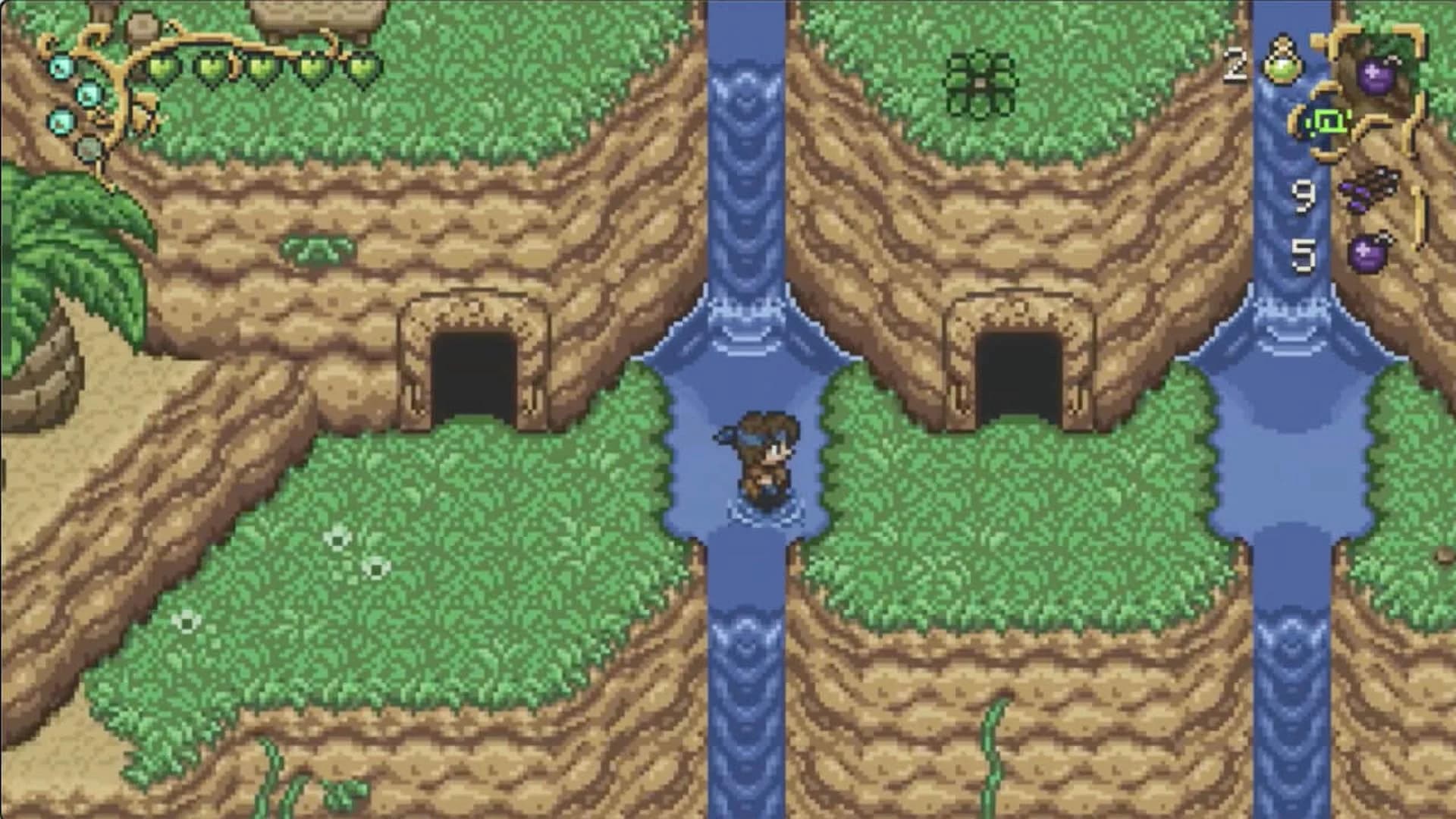Screen dimensions: 1456x819
Task: Select the glowing green gadget icon
Action: click(1330, 121)
